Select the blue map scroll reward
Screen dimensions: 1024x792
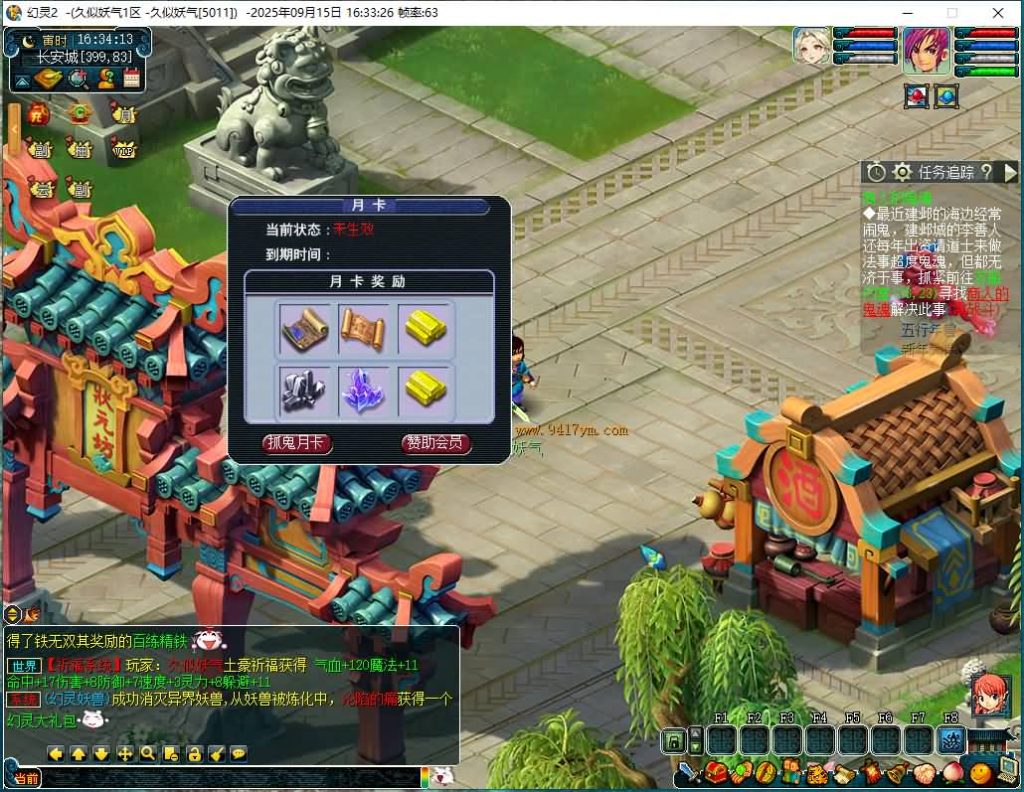(x=305, y=328)
